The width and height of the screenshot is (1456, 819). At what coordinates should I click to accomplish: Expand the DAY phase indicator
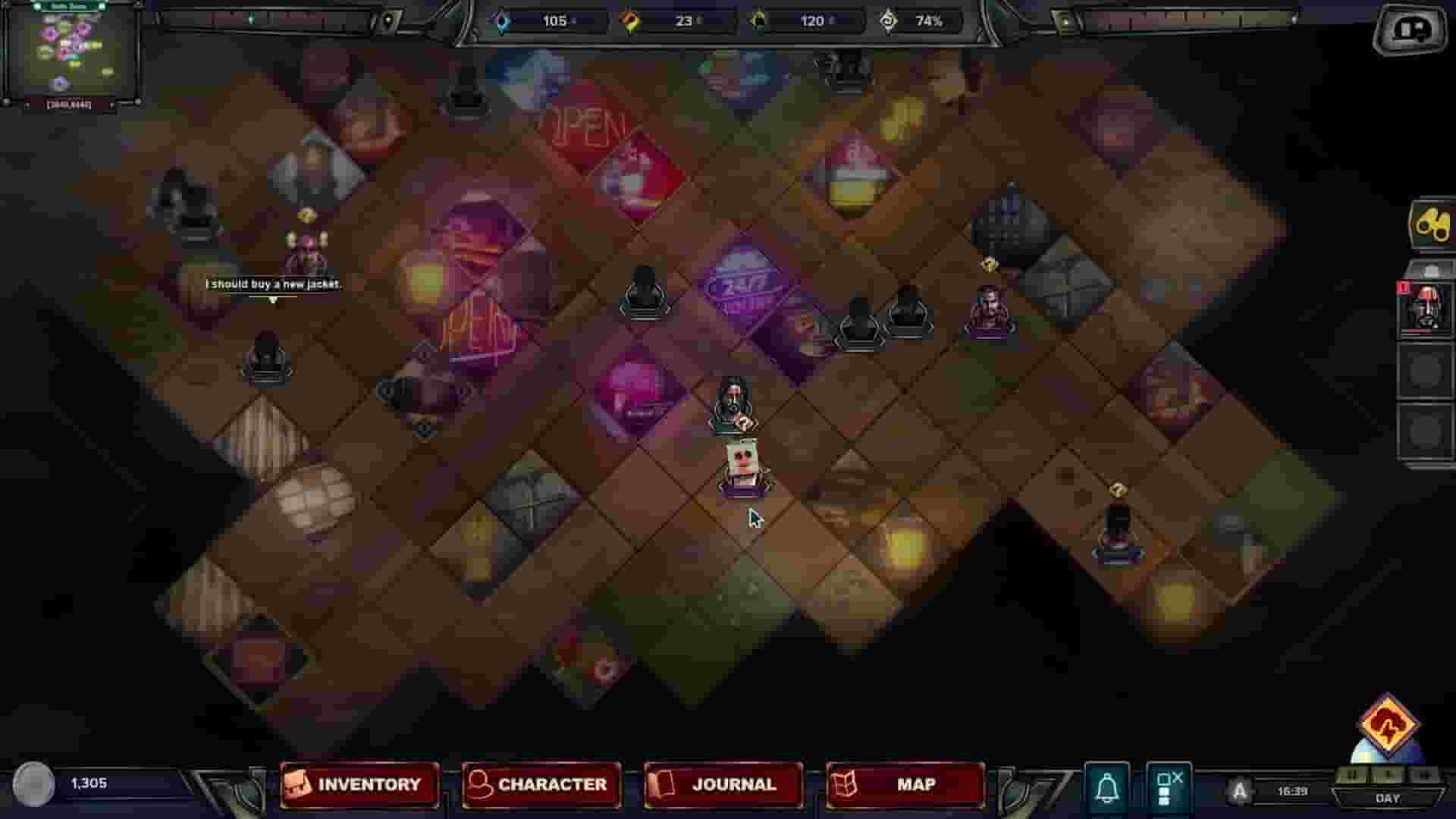click(1389, 799)
